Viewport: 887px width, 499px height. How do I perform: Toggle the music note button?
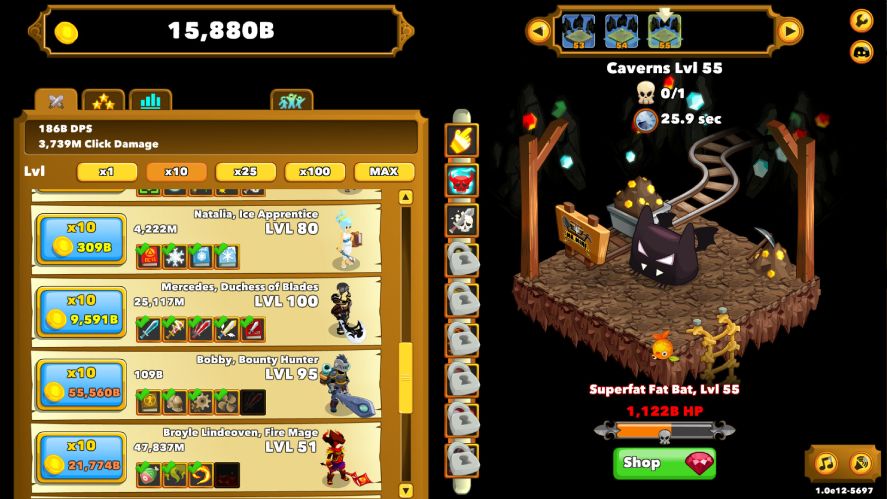pyautogui.click(x=825, y=464)
